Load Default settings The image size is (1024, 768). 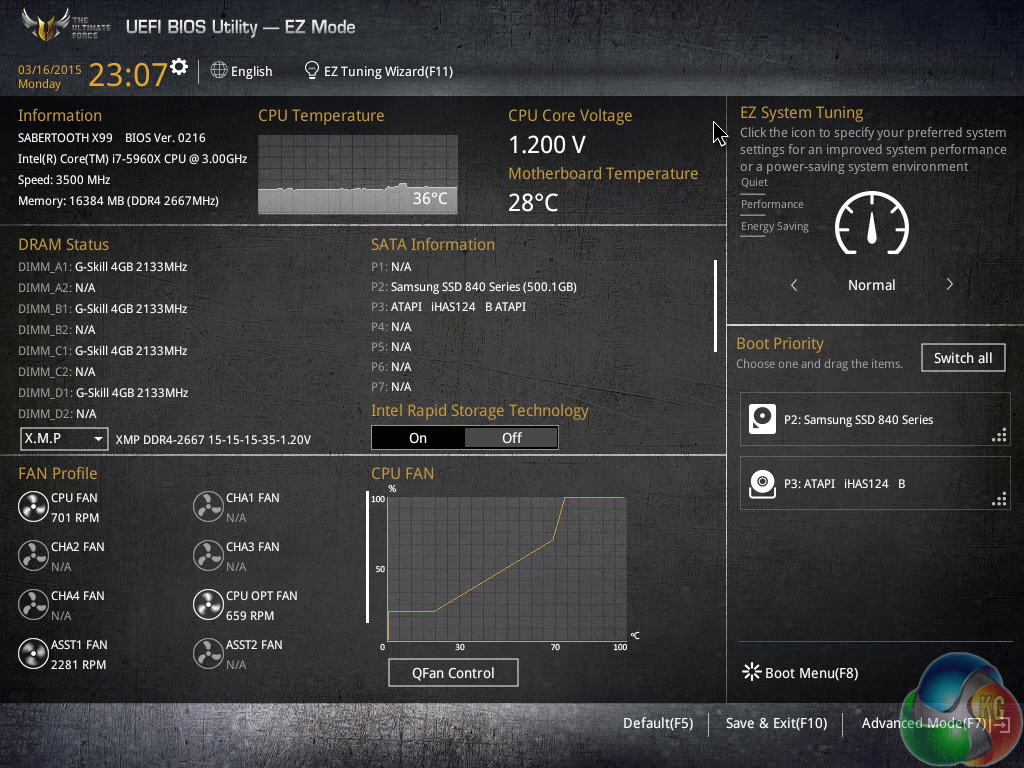click(x=657, y=723)
